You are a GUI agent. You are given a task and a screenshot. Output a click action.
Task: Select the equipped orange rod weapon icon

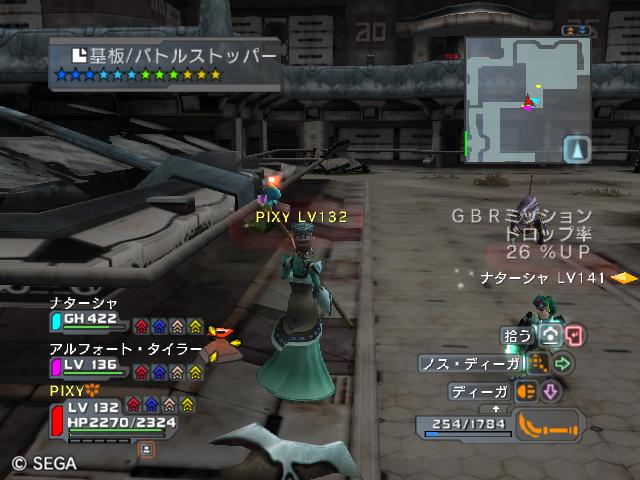547,426
